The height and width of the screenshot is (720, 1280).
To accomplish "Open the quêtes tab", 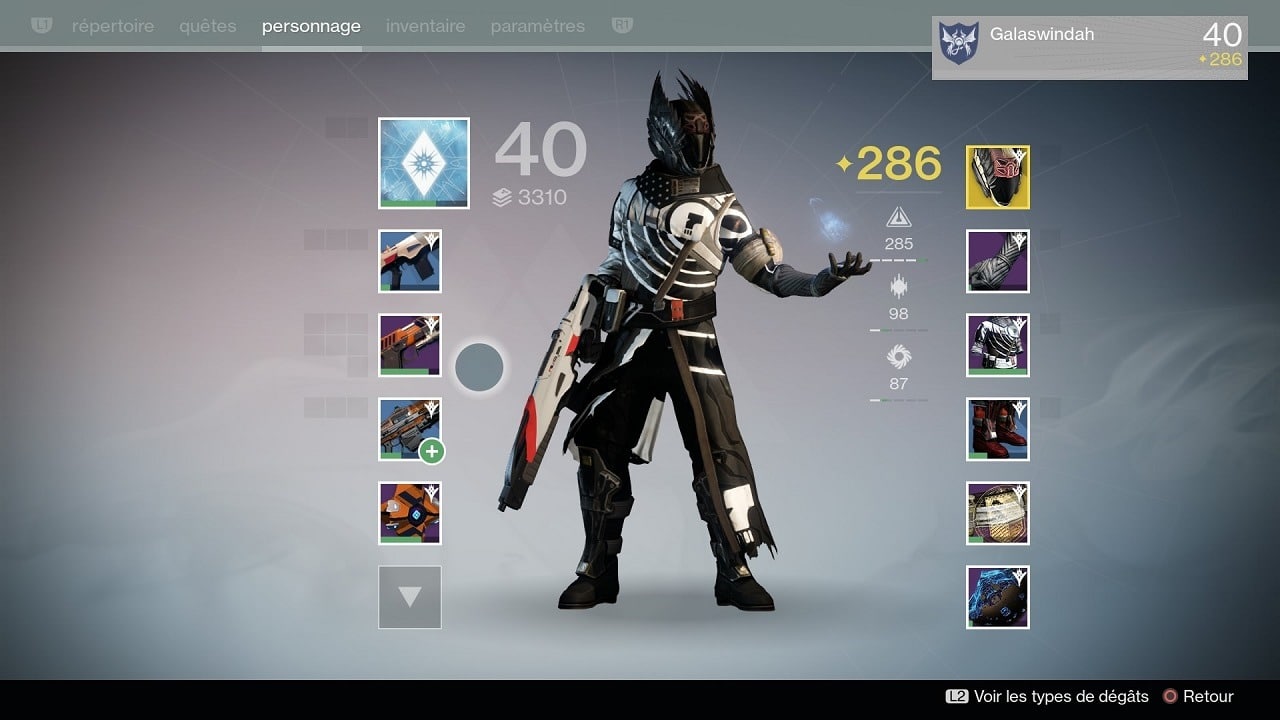I will (x=208, y=26).
